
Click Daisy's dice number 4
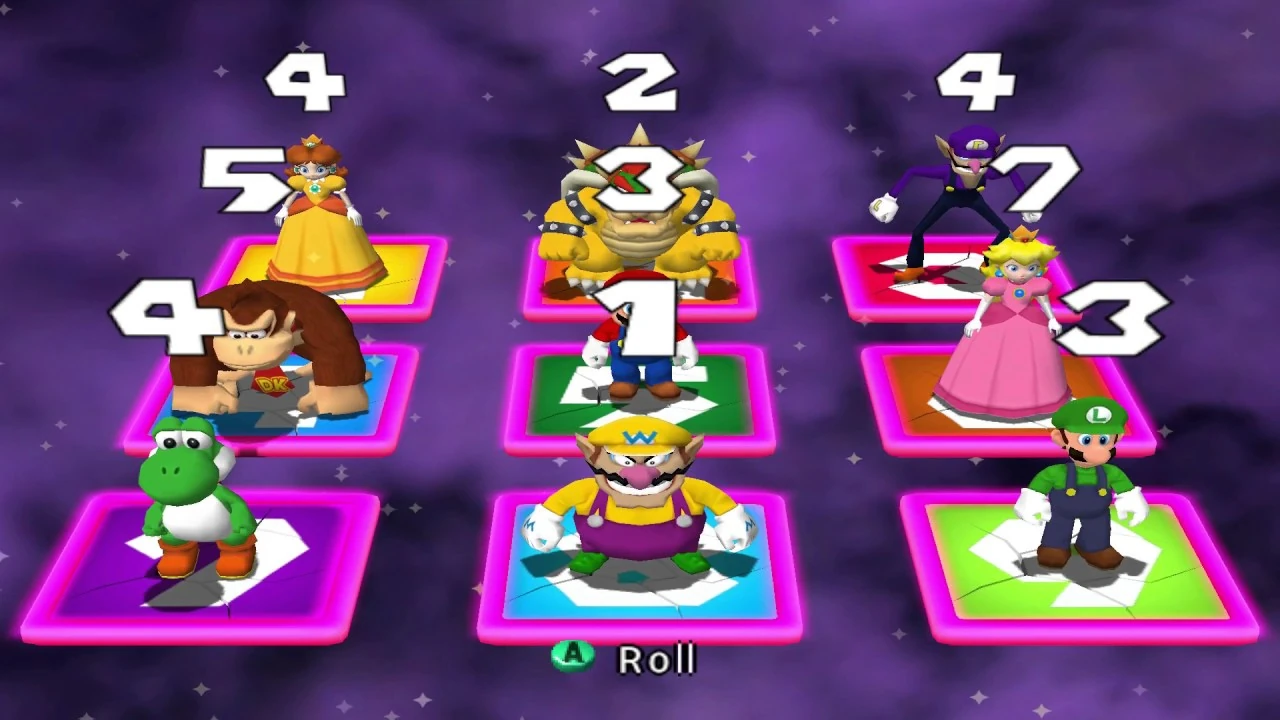(x=305, y=80)
